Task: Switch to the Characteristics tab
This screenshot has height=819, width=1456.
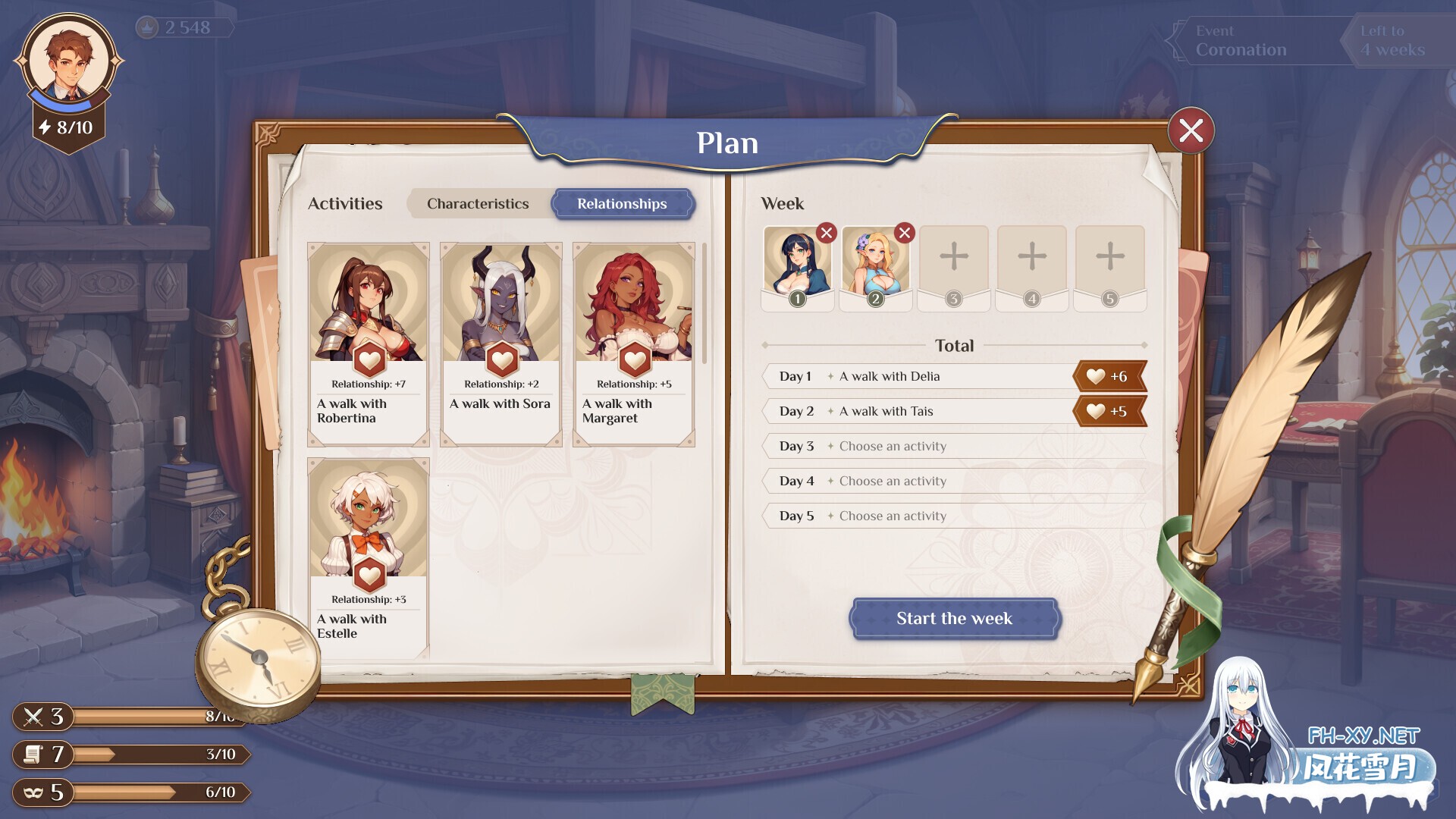Action: [478, 203]
